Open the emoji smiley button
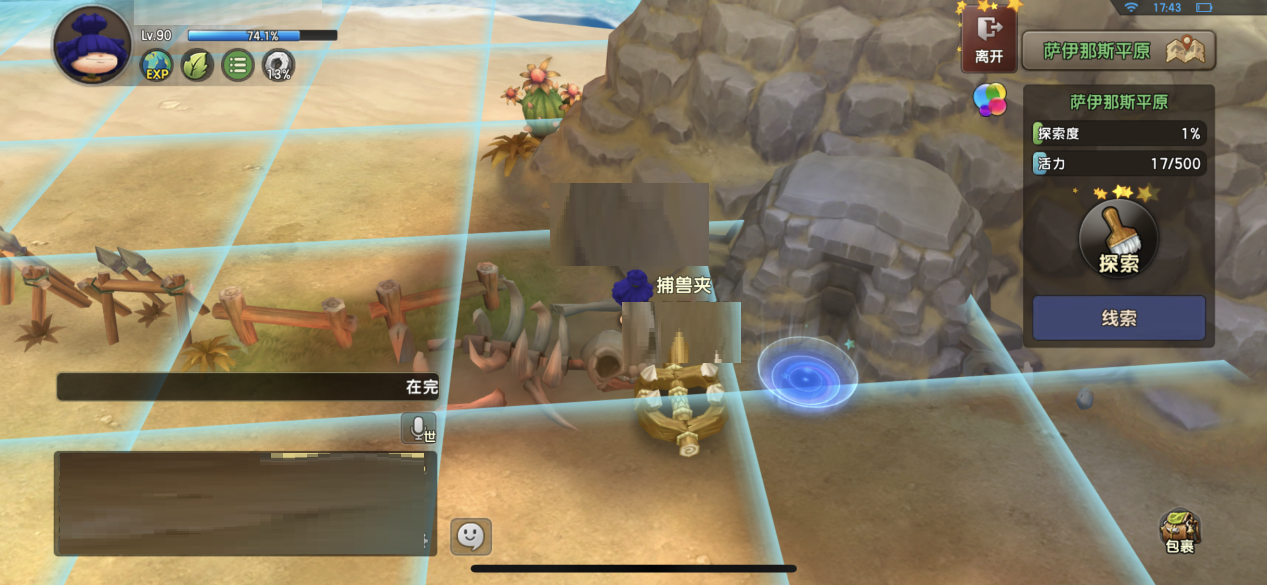This screenshot has height=585, width=1267. point(470,536)
